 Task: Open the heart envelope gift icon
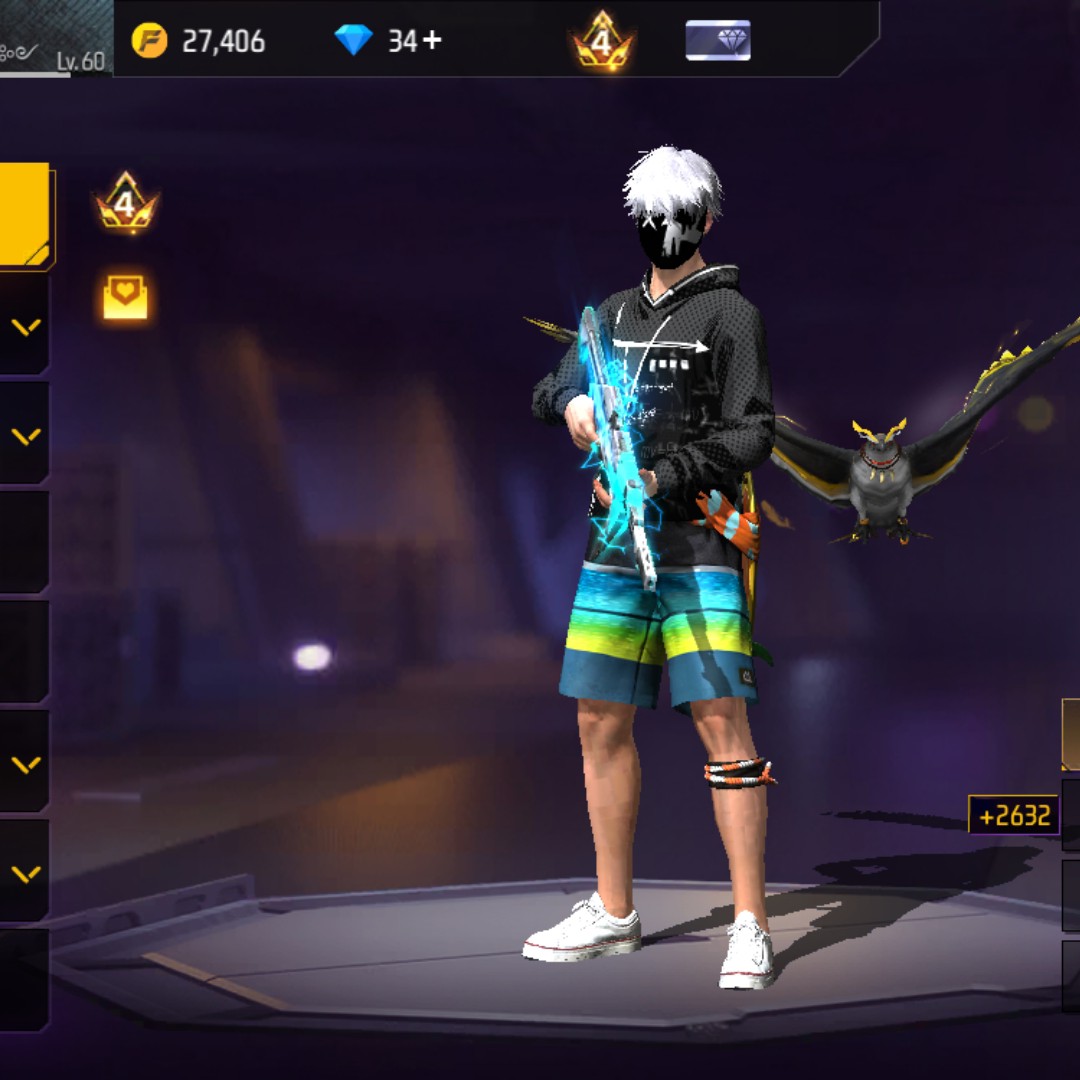tap(126, 297)
